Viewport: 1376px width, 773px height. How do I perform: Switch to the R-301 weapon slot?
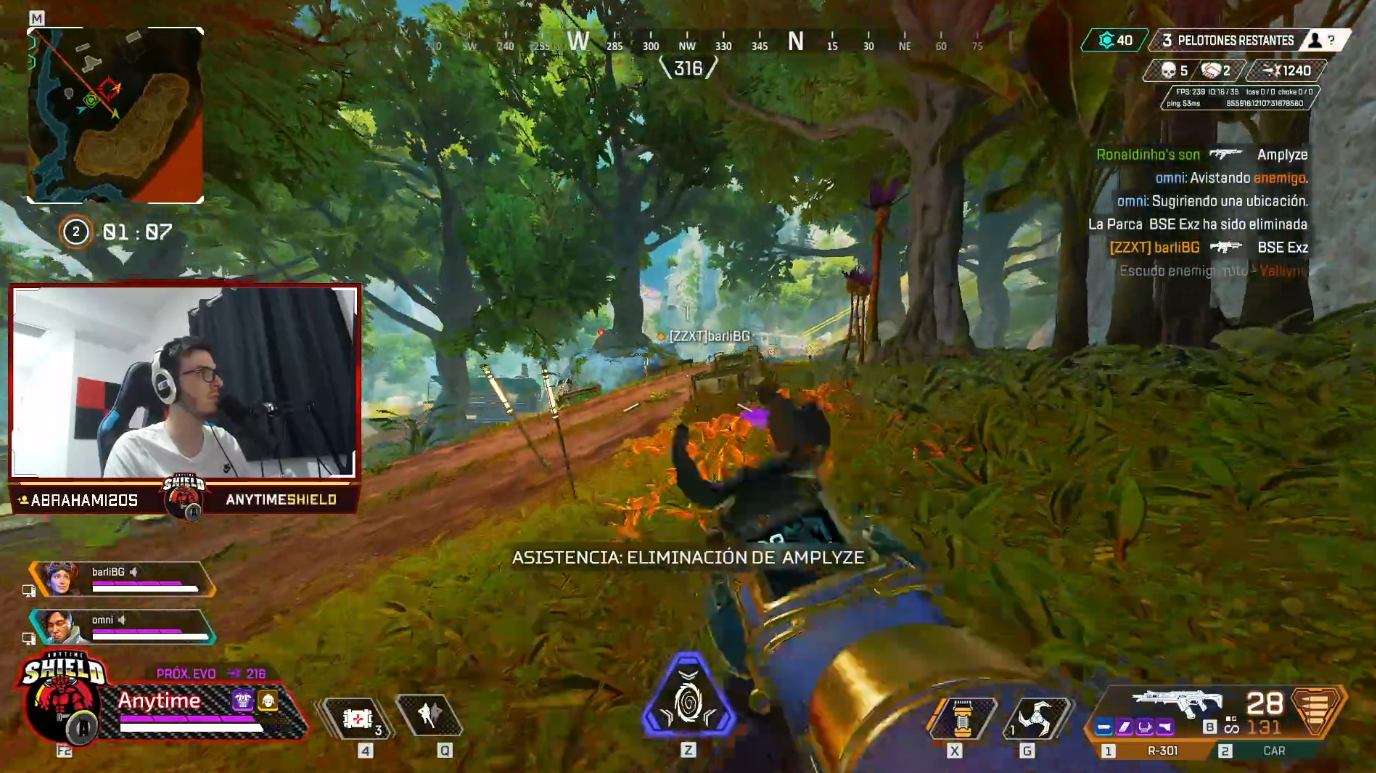click(1163, 750)
